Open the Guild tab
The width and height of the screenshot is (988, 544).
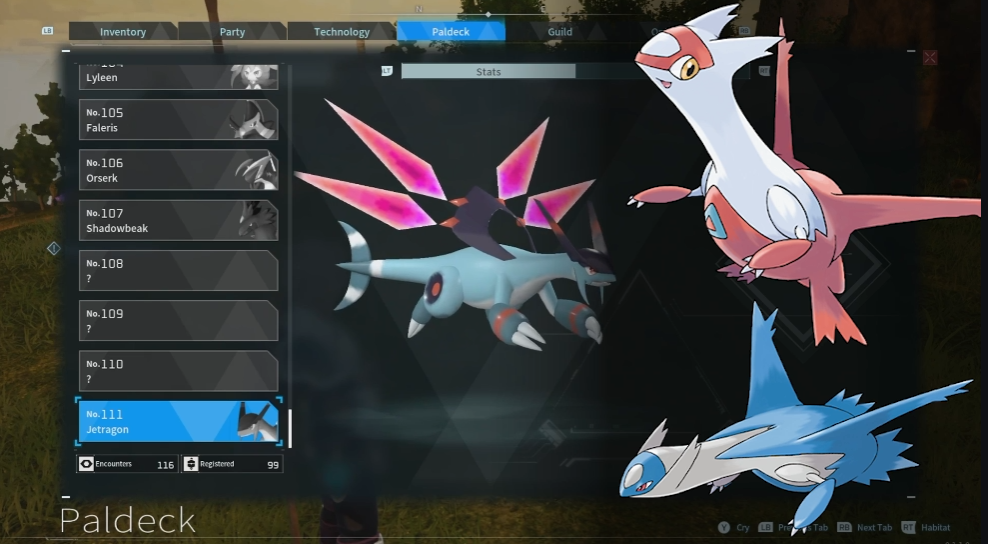pyautogui.click(x=560, y=32)
